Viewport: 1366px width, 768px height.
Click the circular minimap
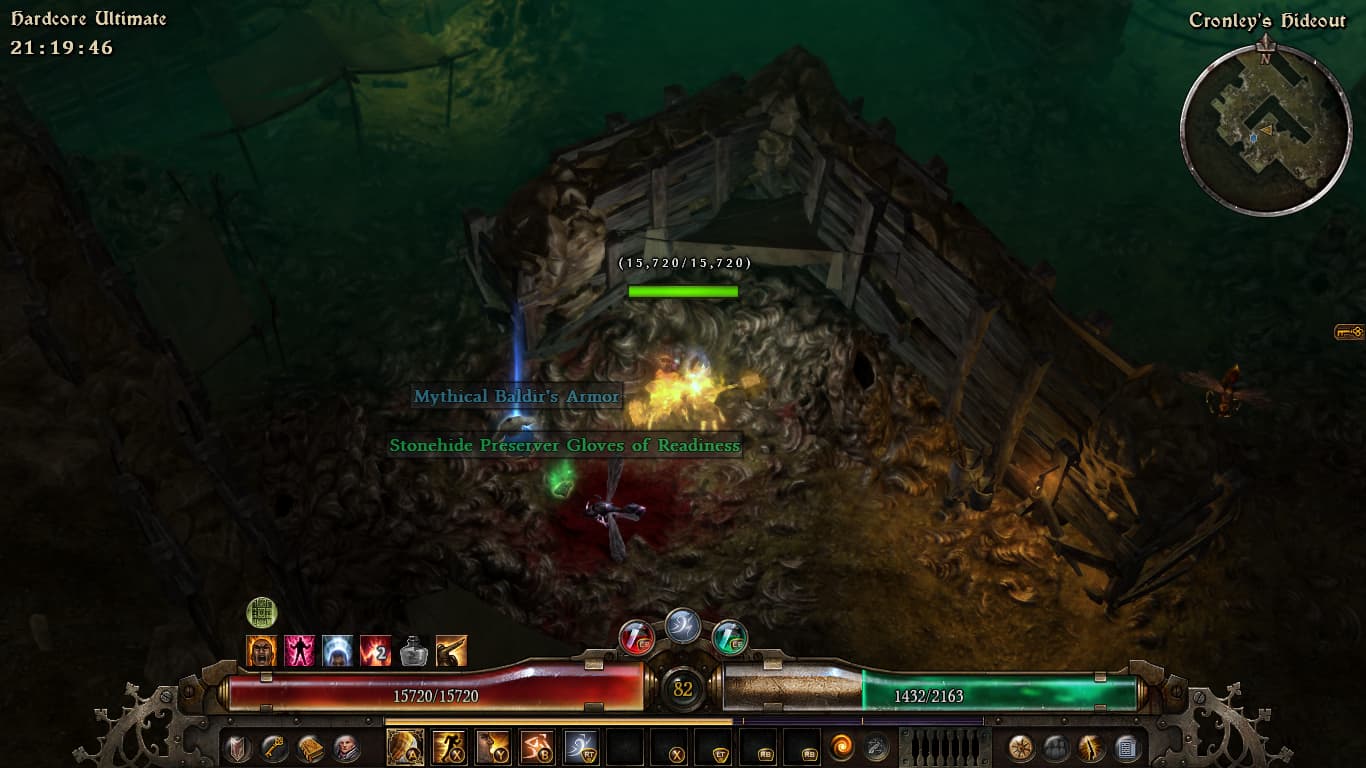point(1266,129)
